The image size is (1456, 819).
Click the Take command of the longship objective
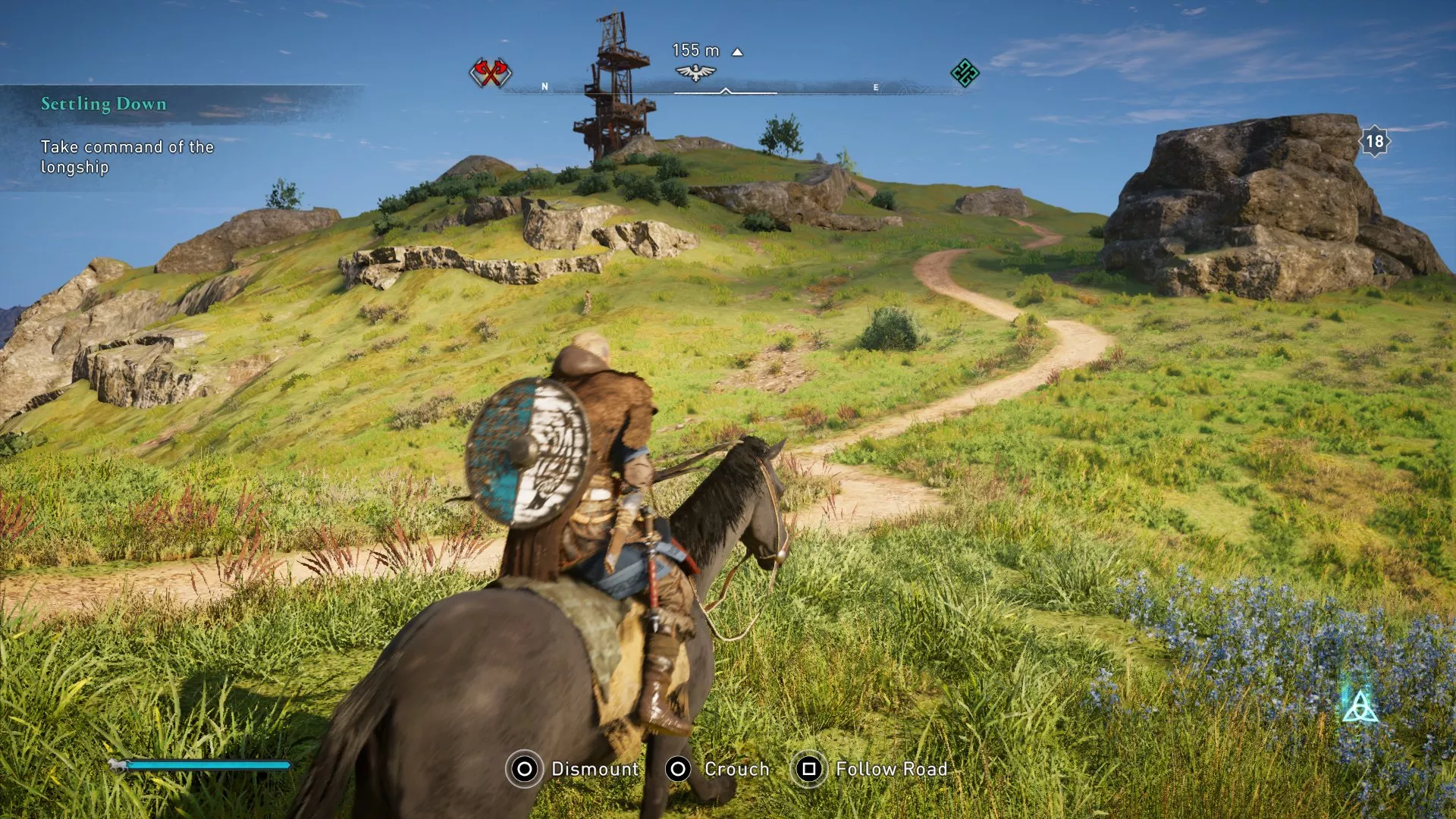tap(126, 156)
